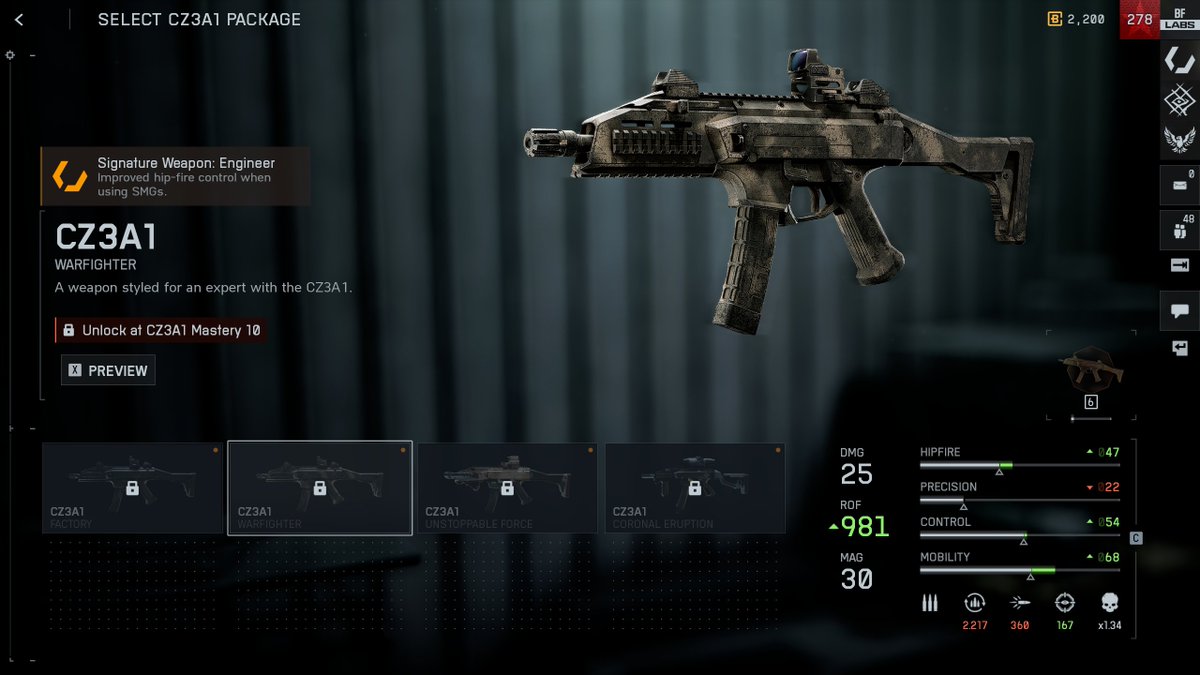The height and width of the screenshot is (675, 1200).
Task: Click the gold currency balance of 2,200
Action: point(1076,19)
